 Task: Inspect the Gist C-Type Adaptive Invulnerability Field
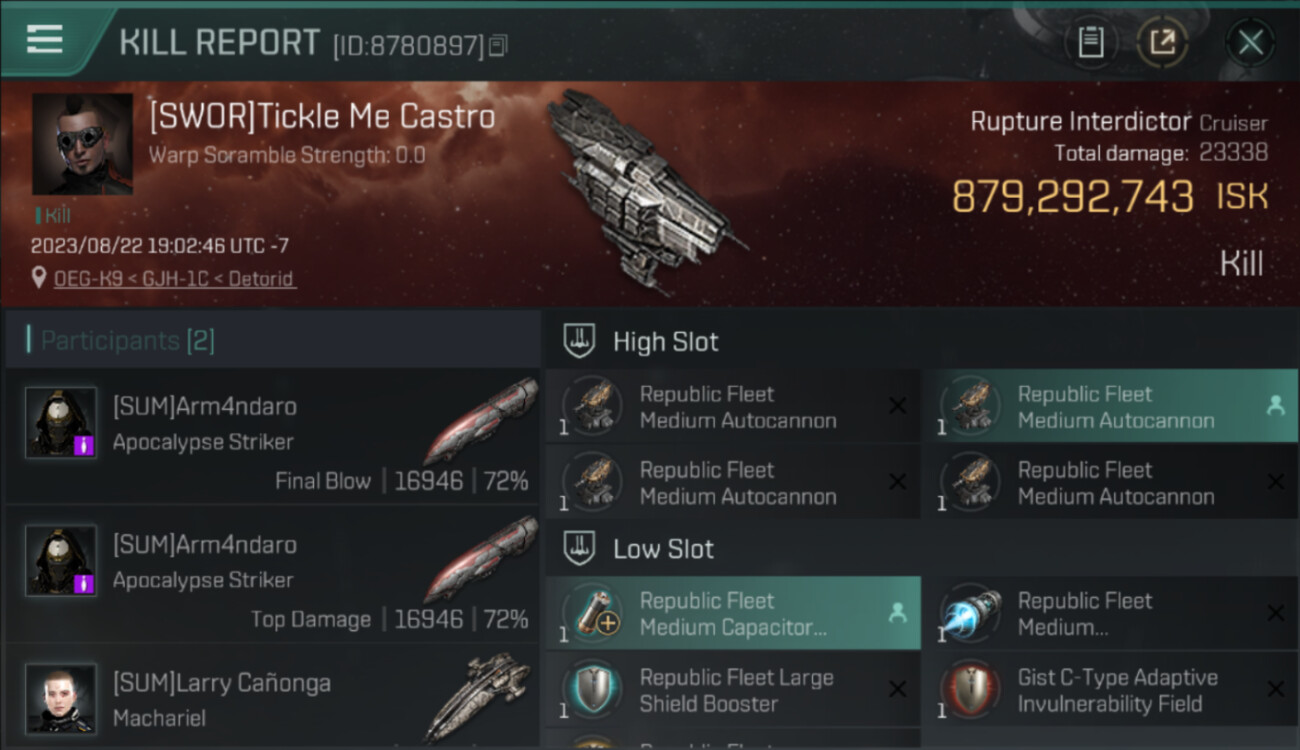[x=1109, y=690]
